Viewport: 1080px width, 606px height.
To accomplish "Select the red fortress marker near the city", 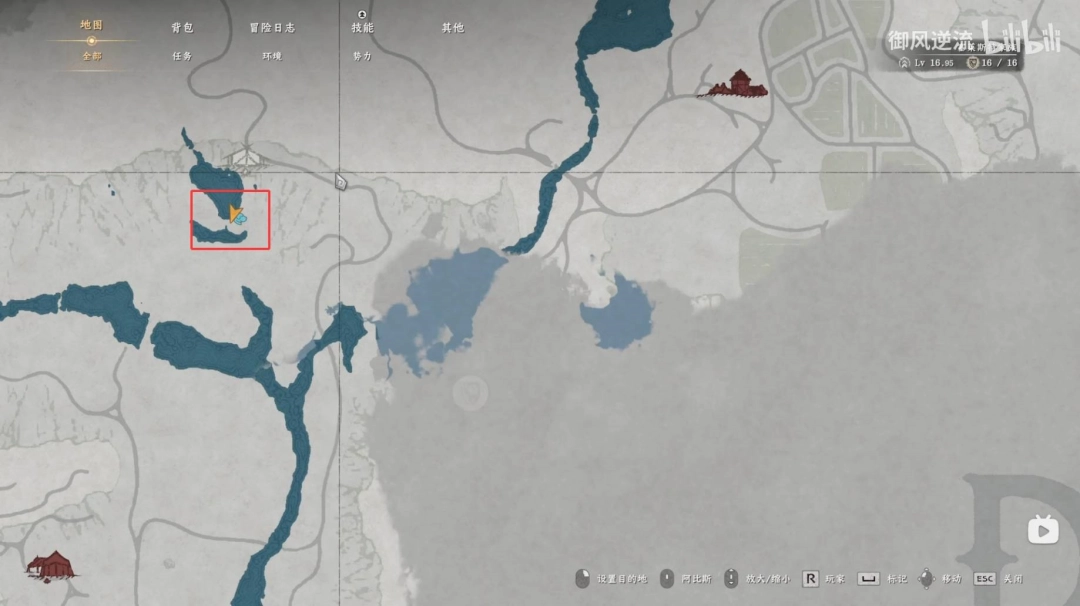I will (x=738, y=85).
